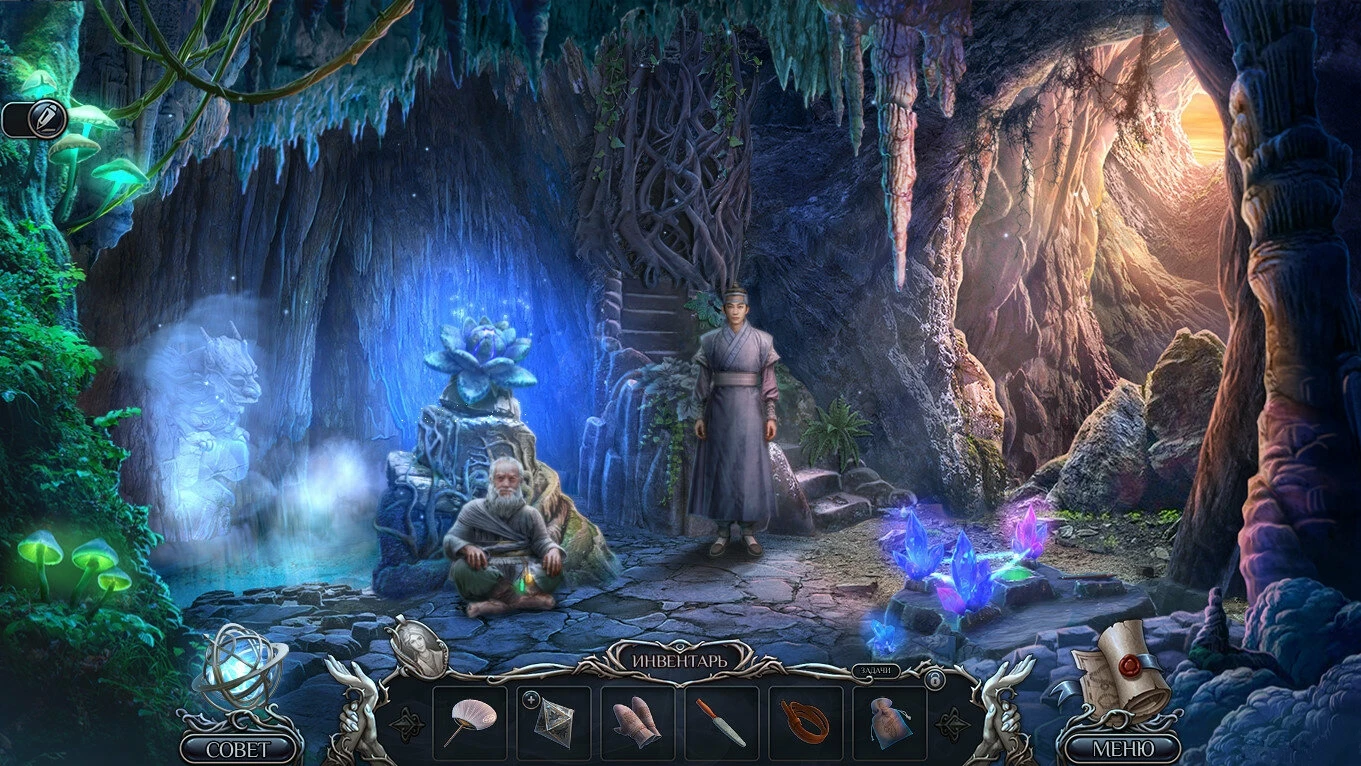Select the coiled leather belt item
Image resolution: width=1361 pixels, height=766 pixels.
pyautogui.click(x=805, y=723)
